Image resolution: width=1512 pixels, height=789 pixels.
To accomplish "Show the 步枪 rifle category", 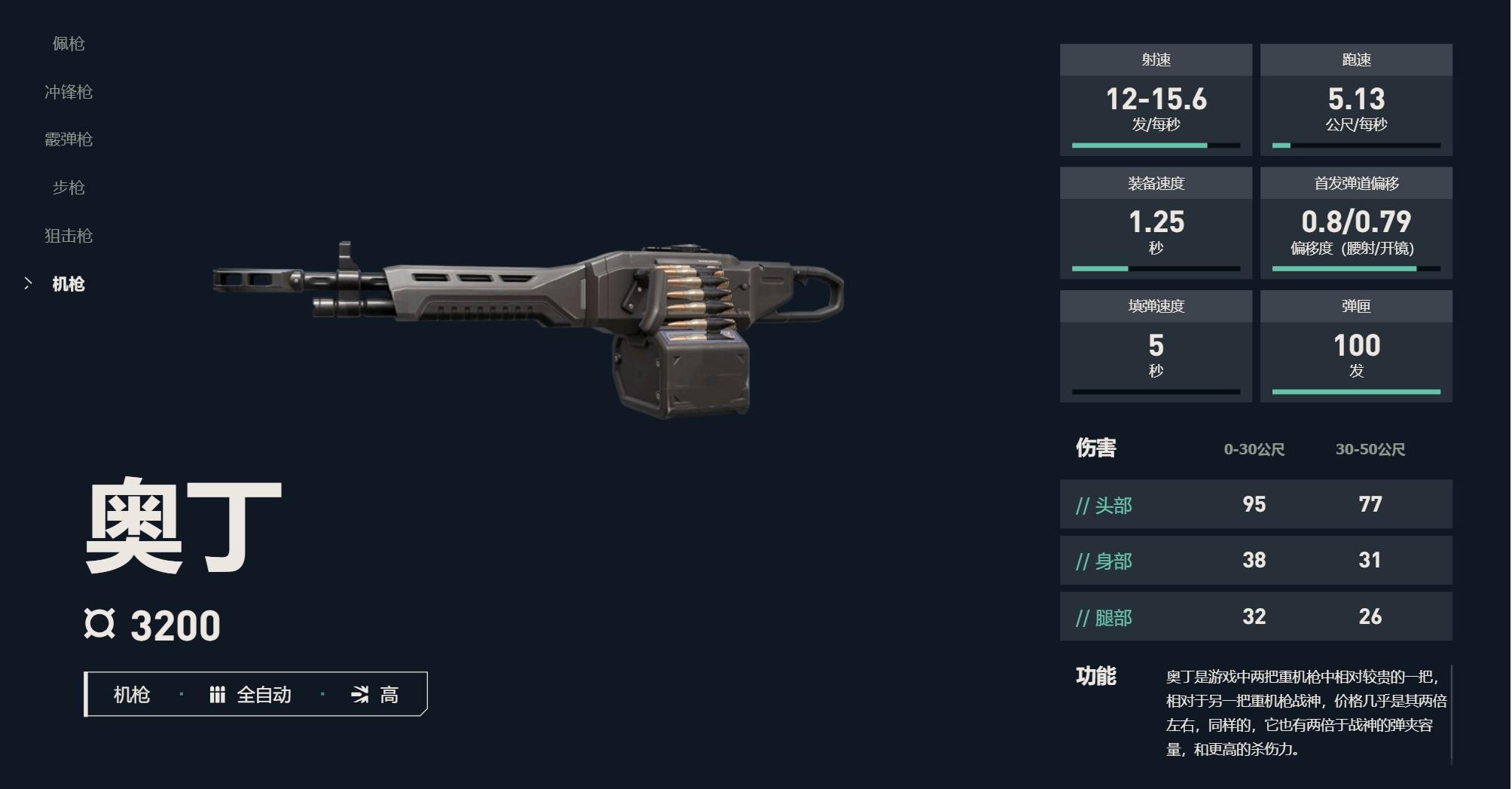I will pyautogui.click(x=69, y=188).
